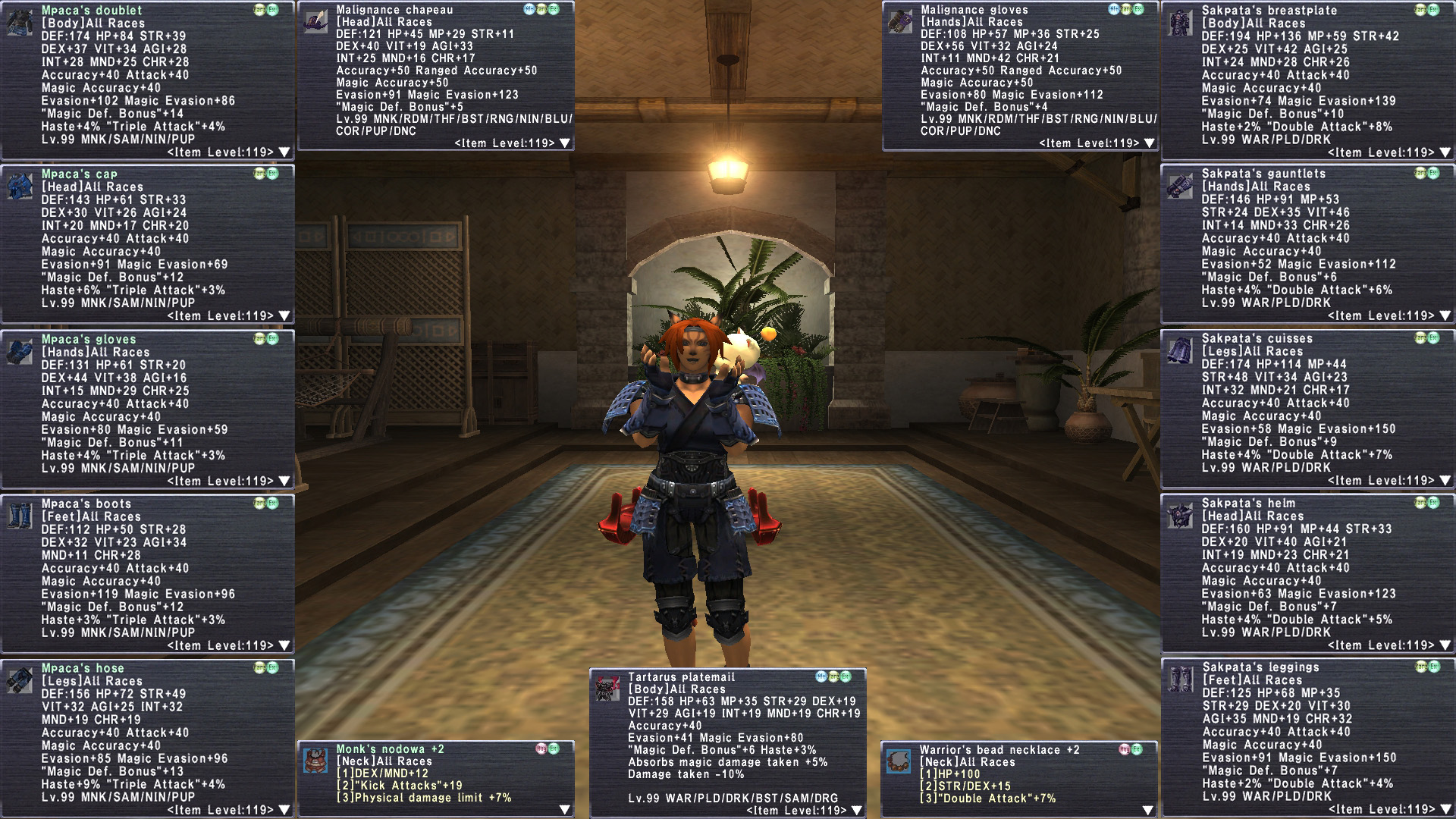This screenshot has width=1456, height=819.
Task: Click the Sakpata's cuisses item icon
Action: (1181, 350)
